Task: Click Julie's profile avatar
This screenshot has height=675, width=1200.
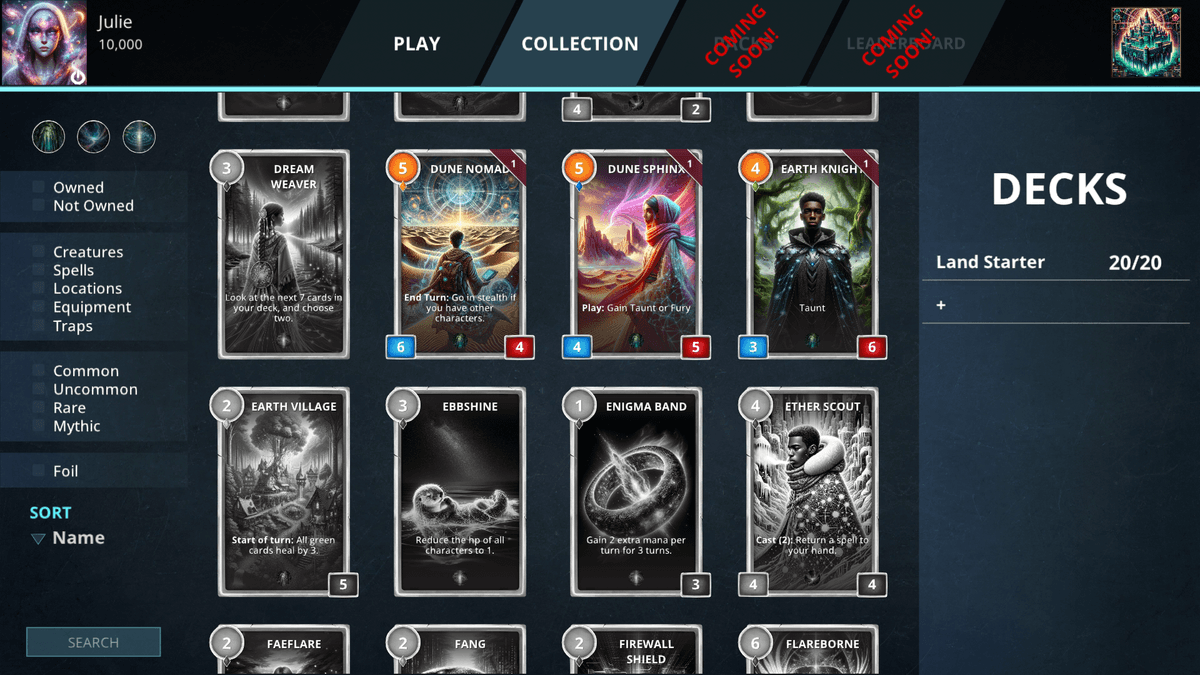Action: coord(44,43)
